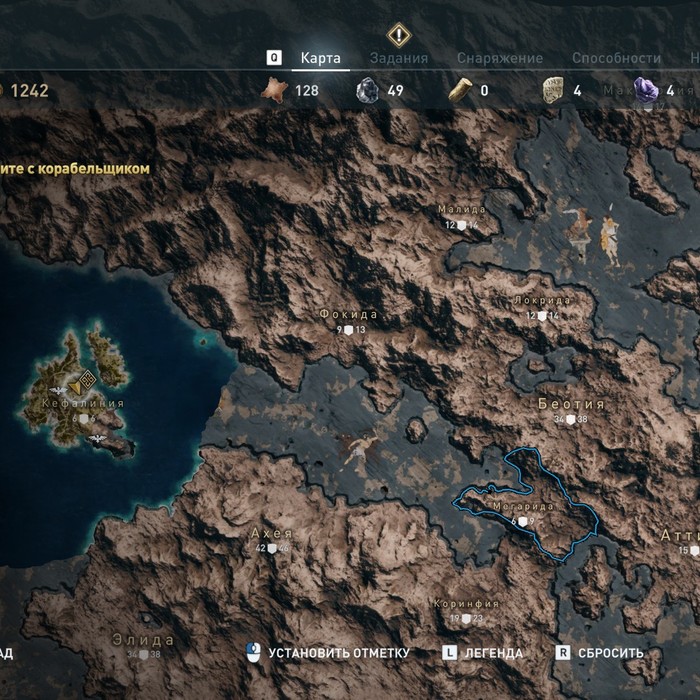Viewport: 700px width, 700px height.
Task: Open the Снаряжение tab
Action: click(500, 58)
